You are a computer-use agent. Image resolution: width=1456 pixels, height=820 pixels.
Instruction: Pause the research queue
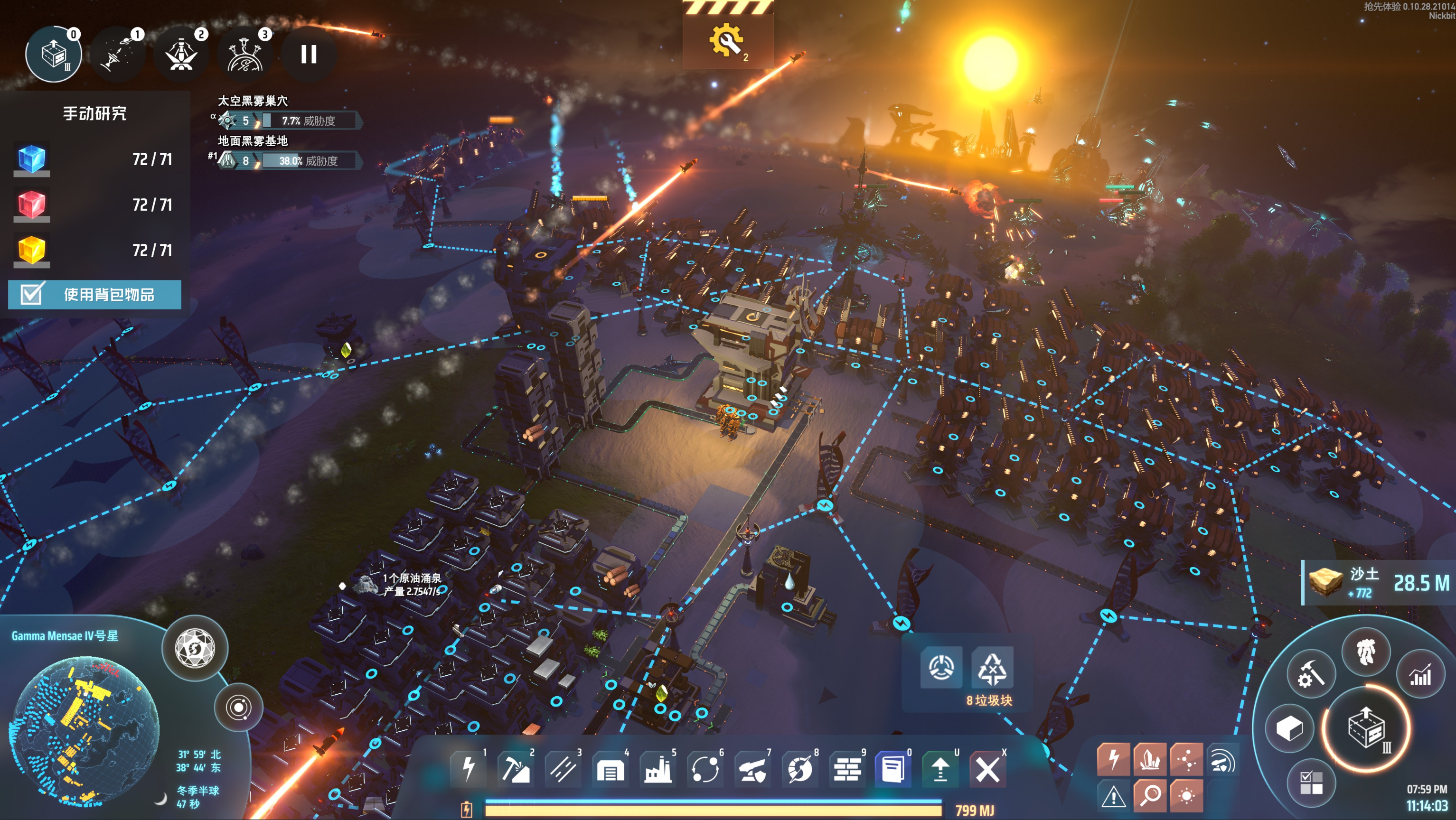[309, 54]
